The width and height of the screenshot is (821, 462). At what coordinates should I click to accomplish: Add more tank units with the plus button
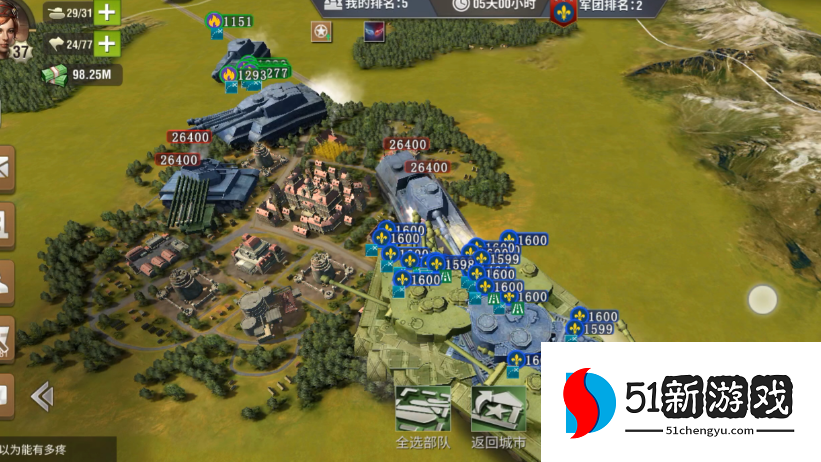pyautogui.click(x=105, y=13)
